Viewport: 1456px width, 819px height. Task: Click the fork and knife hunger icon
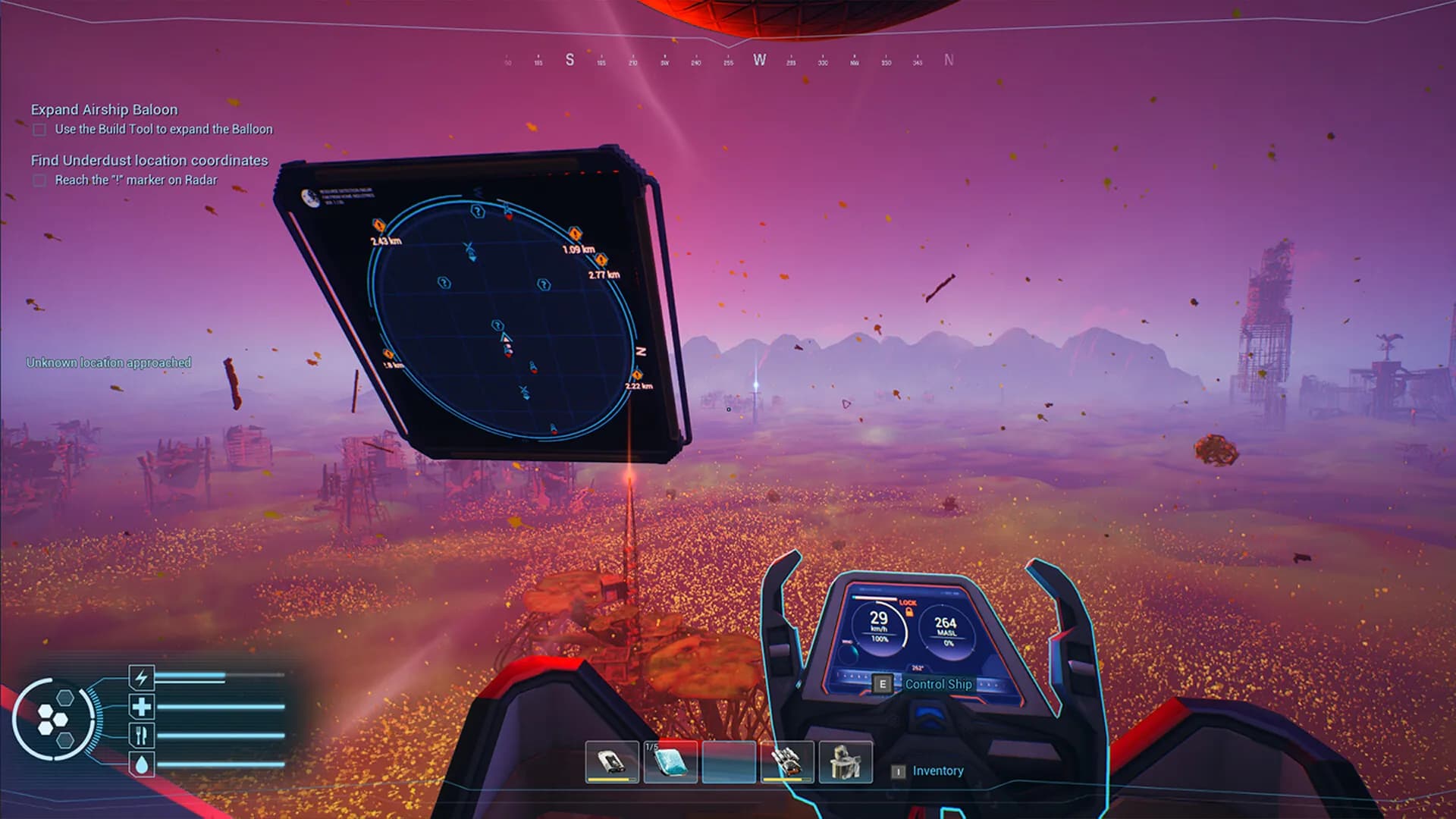[x=142, y=735]
